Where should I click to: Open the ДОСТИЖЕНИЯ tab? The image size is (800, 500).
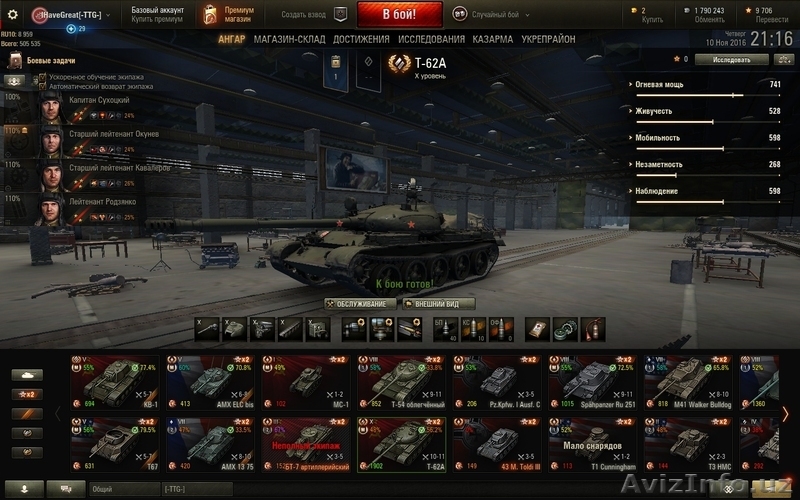coord(359,39)
